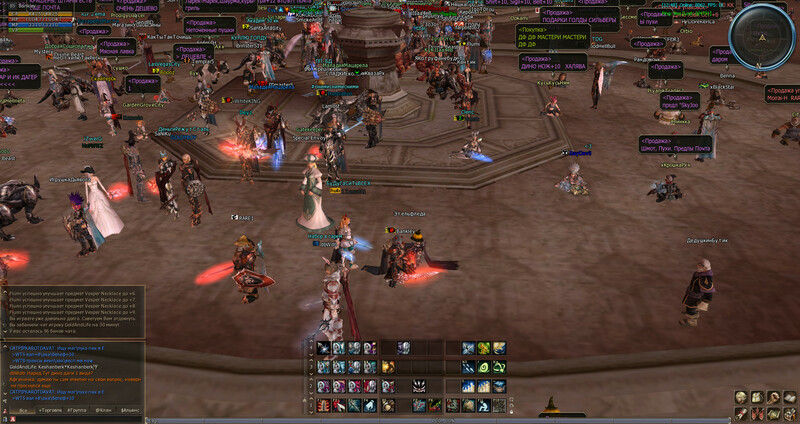Open the circular radar minimap

tap(761, 35)
